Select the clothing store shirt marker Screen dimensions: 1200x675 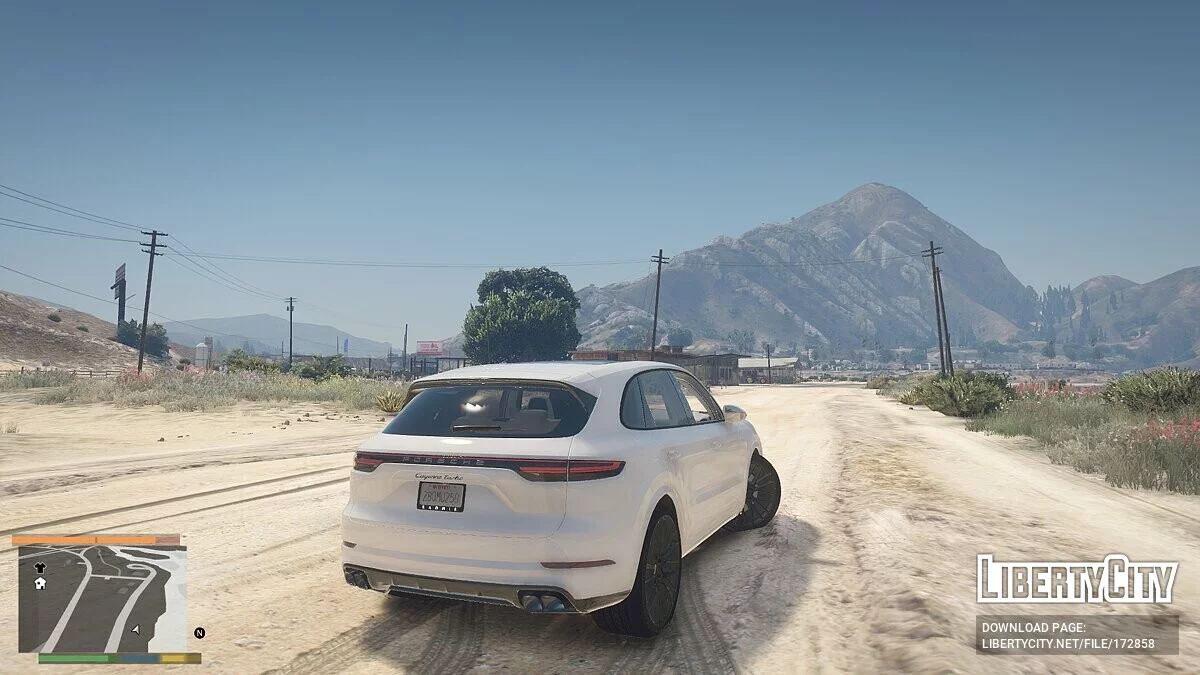(40, 567)
